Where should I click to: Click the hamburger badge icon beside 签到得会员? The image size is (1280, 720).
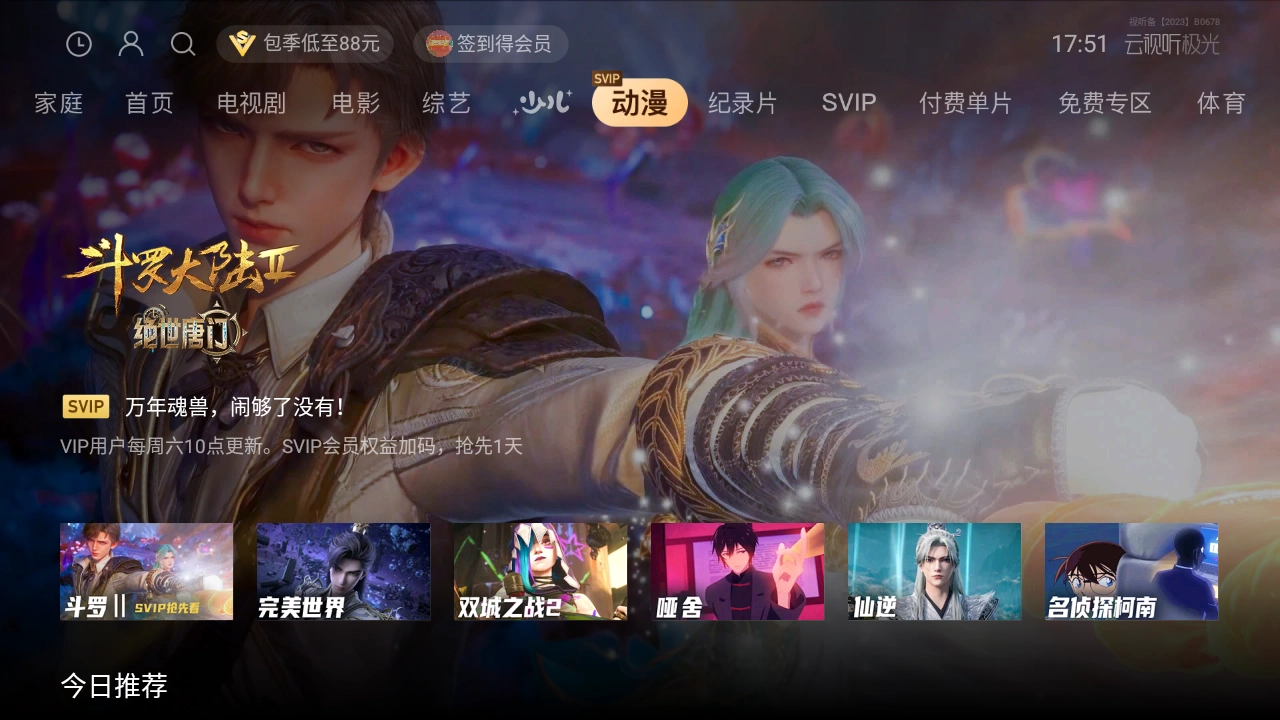437,44
